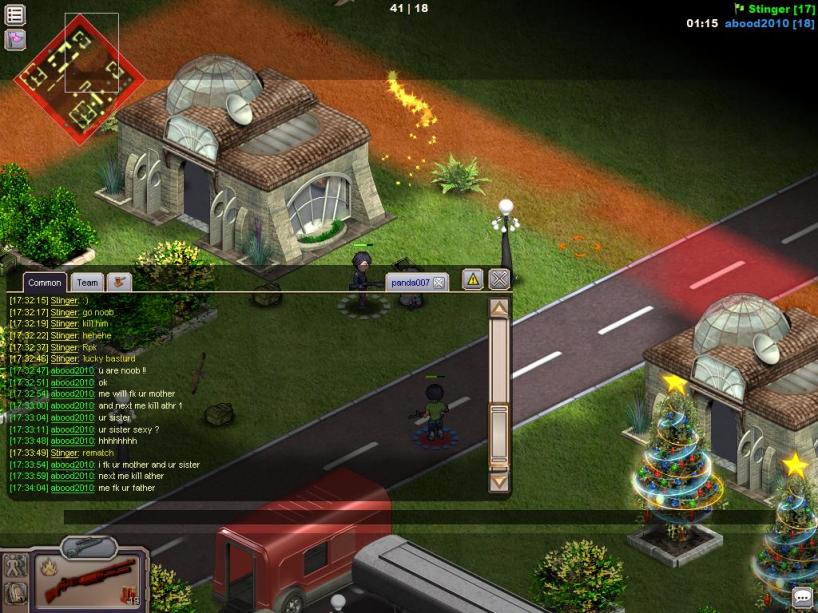Switch to the Common chat tab
818x613 pixels.
tap(44, 283)
